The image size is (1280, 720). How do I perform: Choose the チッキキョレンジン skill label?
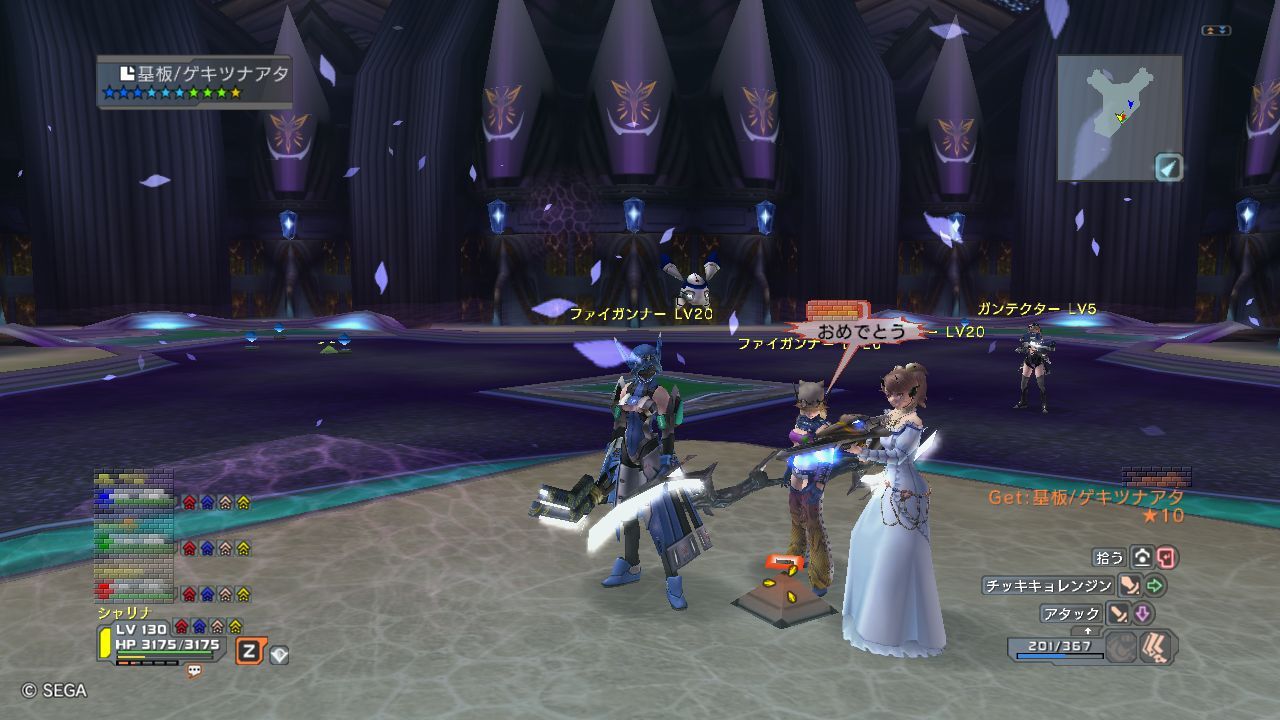[x=1048, y=586]
